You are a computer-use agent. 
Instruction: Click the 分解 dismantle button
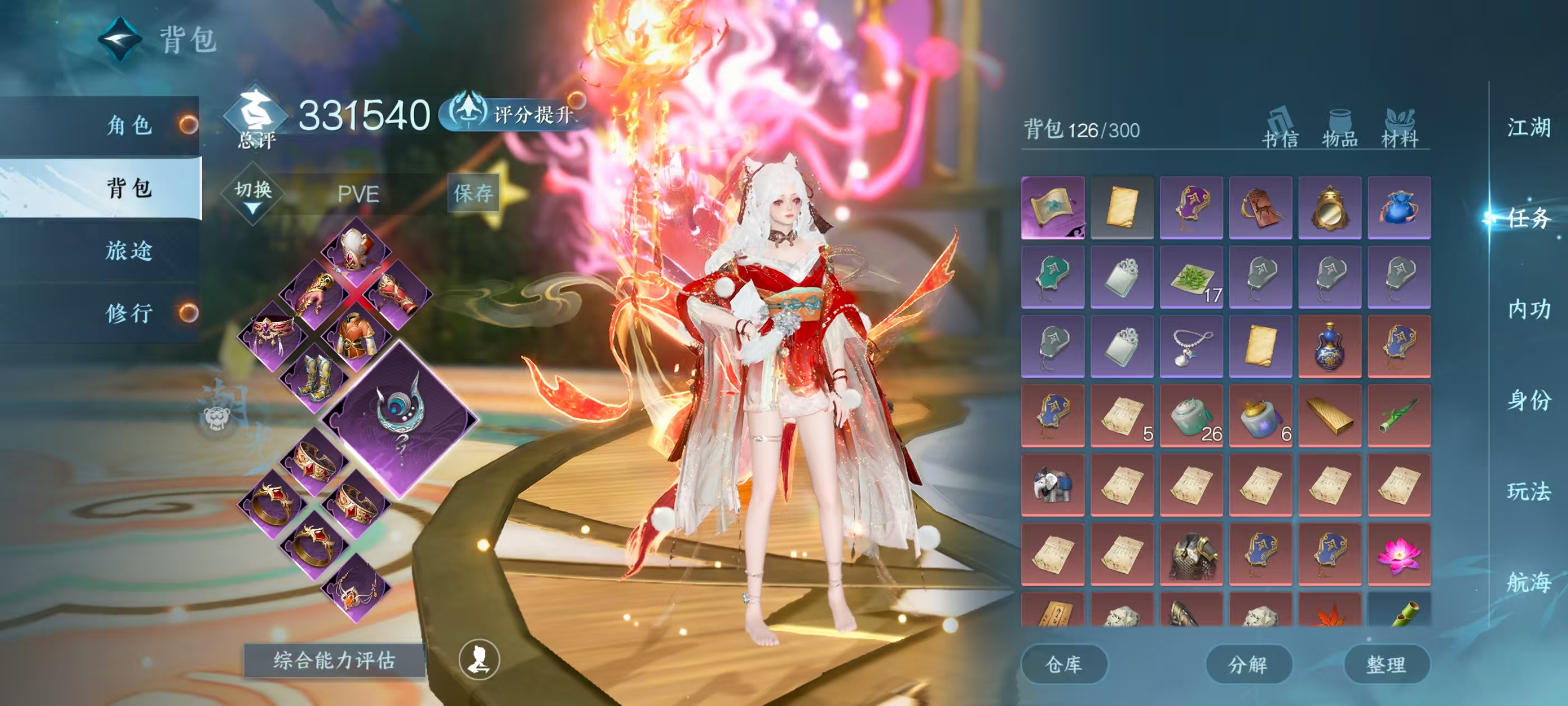tap(1248, 664)
